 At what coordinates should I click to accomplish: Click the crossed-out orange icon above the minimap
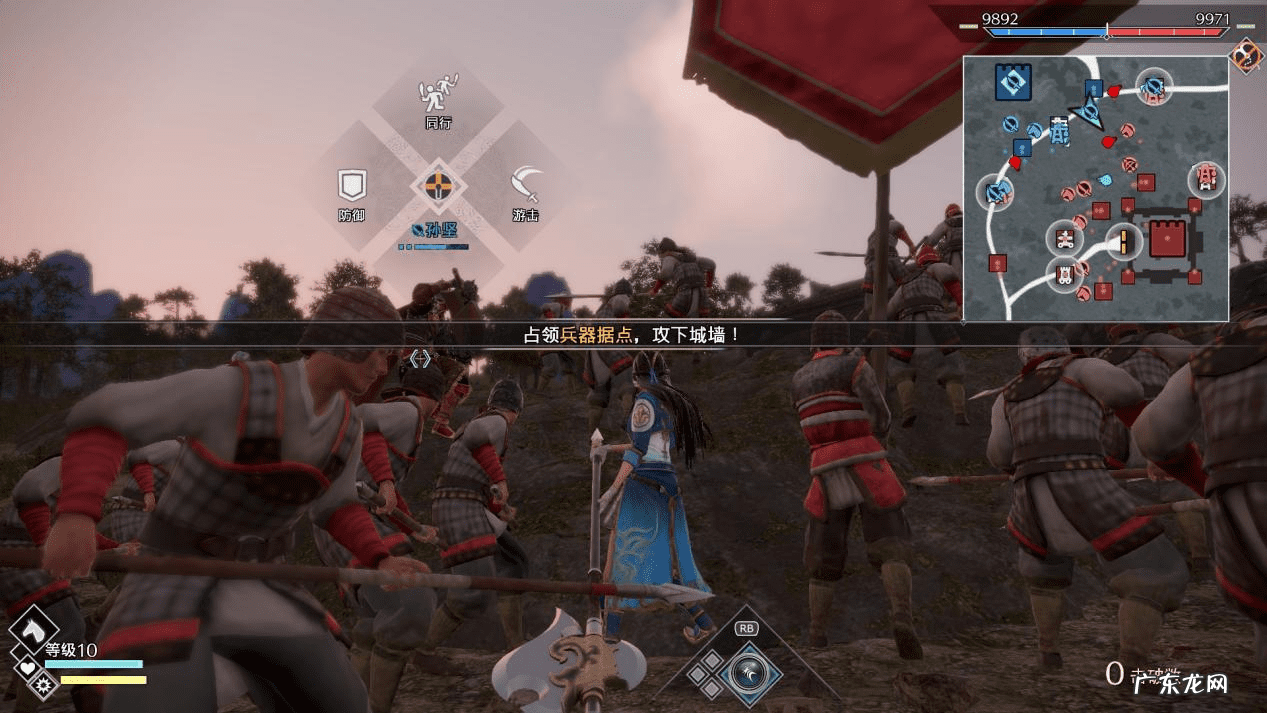point(1245,54)
